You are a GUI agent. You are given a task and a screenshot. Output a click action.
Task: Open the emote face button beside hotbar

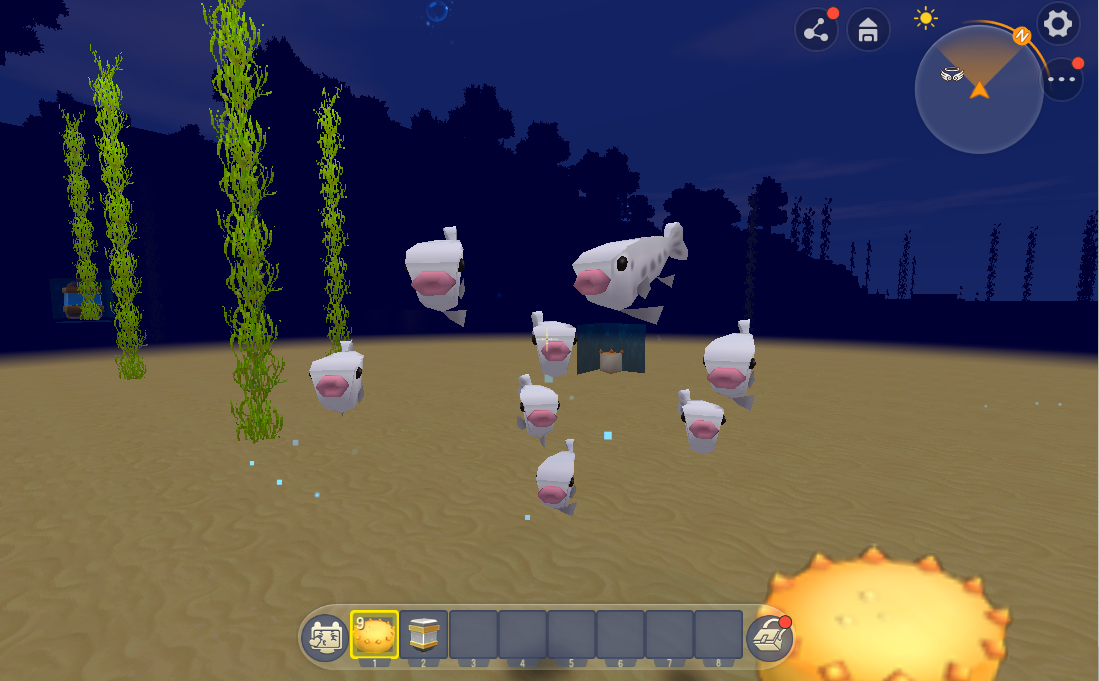click(324, 638)
